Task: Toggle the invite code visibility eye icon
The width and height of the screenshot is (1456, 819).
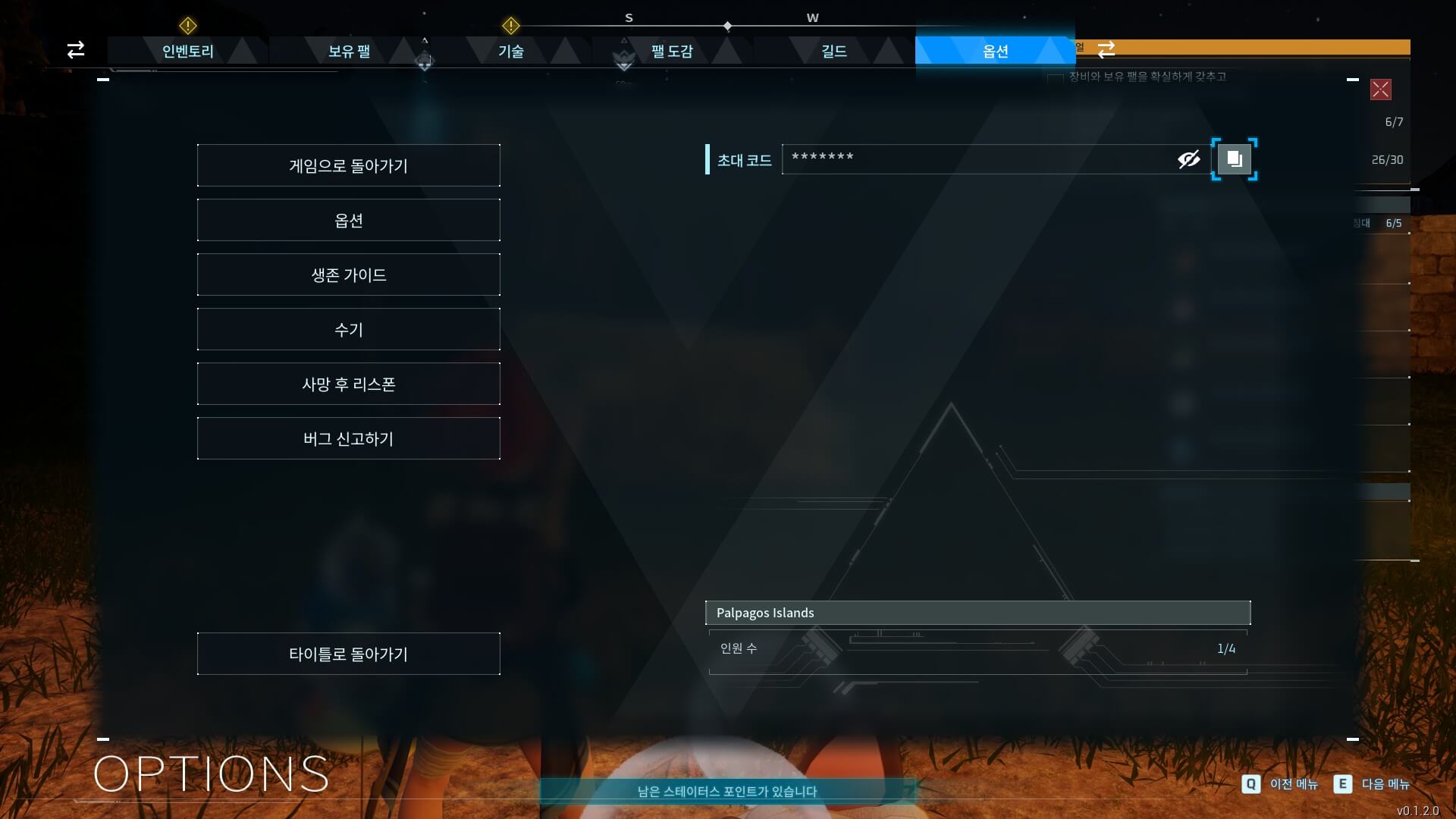Action: [x=1187, y=159]
